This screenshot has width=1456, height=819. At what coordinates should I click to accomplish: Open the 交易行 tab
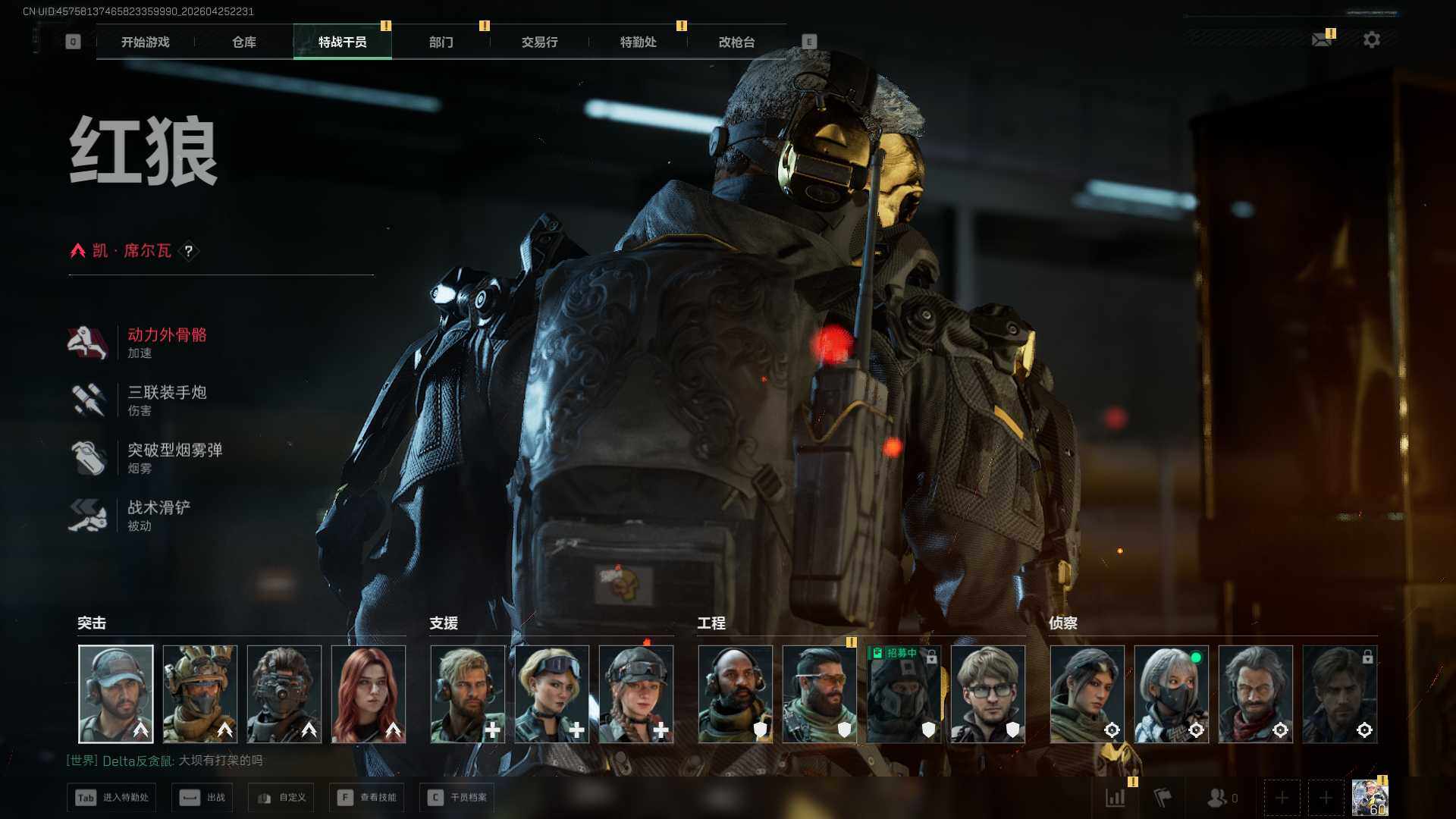540,42
